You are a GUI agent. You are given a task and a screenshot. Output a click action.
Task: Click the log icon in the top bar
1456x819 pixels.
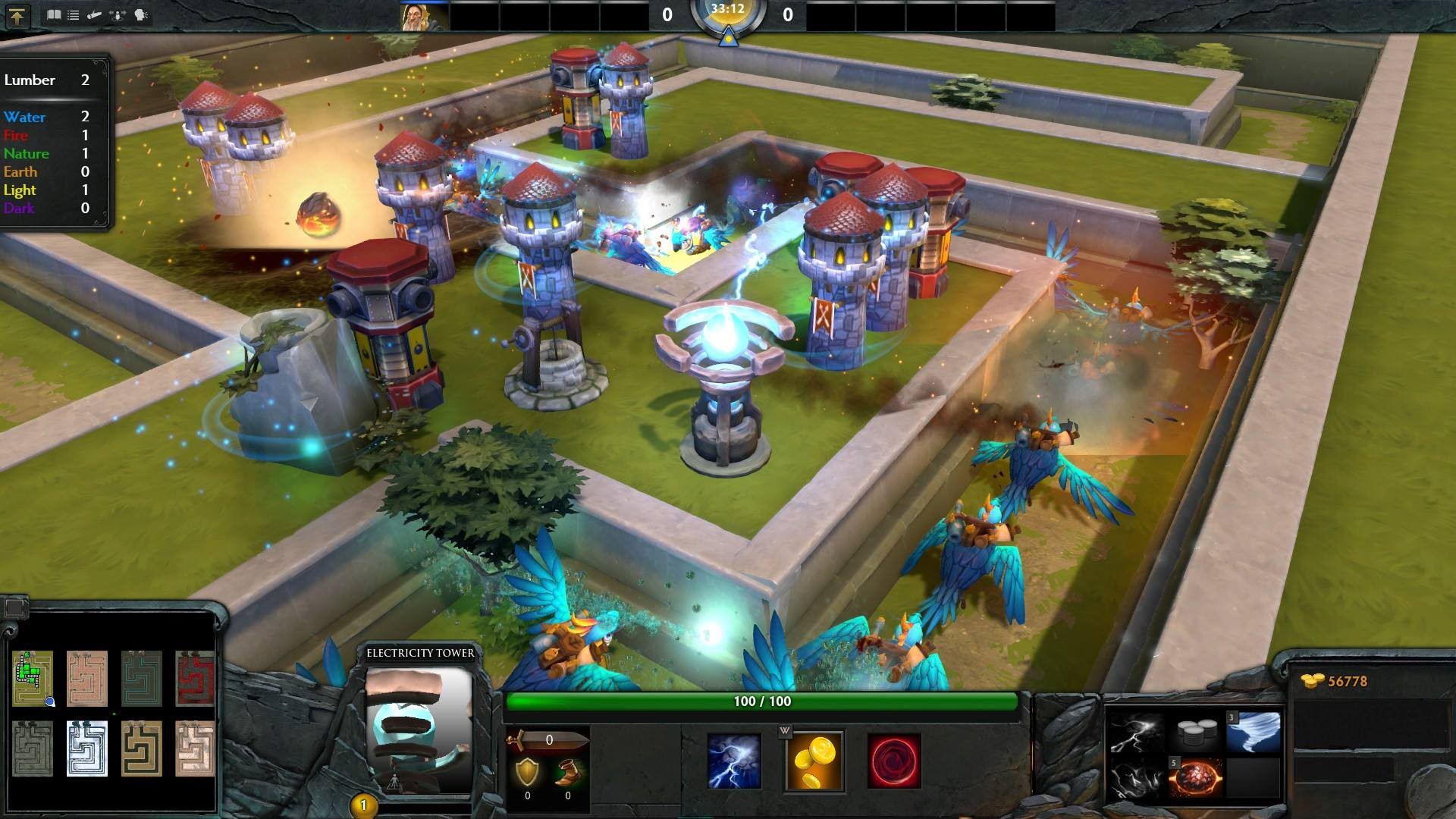[95, 14]
